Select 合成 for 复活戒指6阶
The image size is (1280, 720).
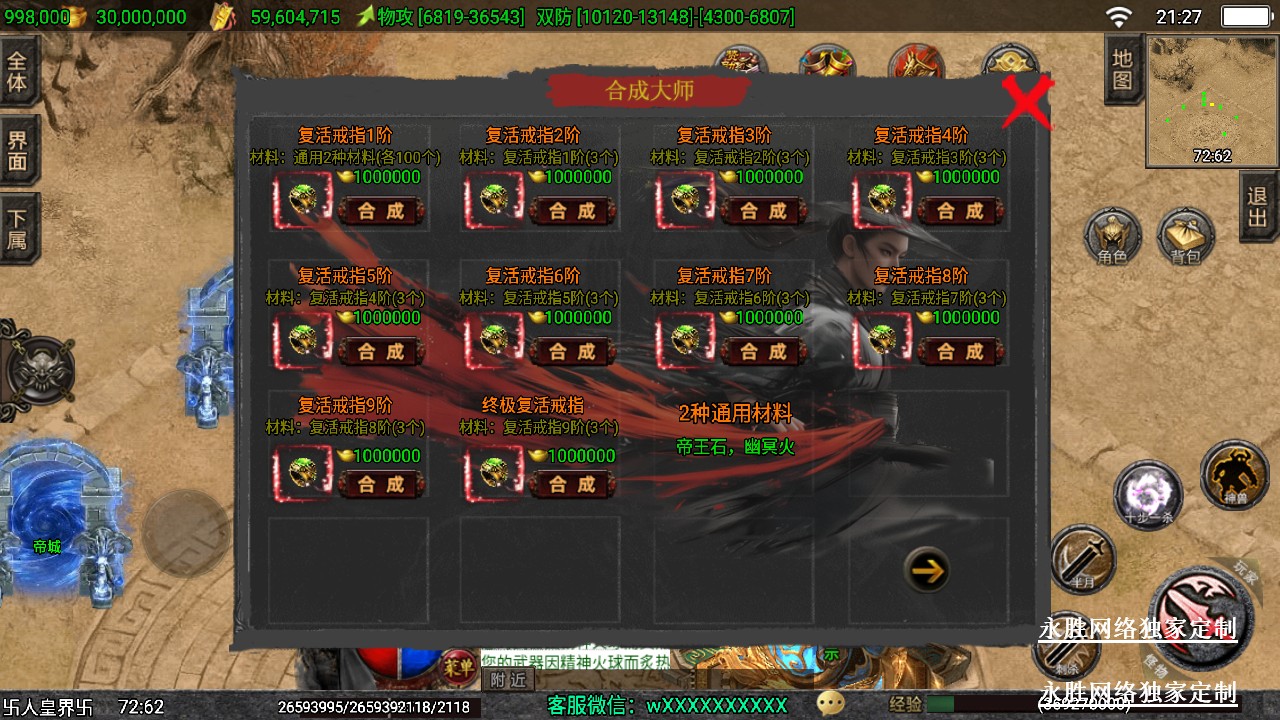[573, 352]
